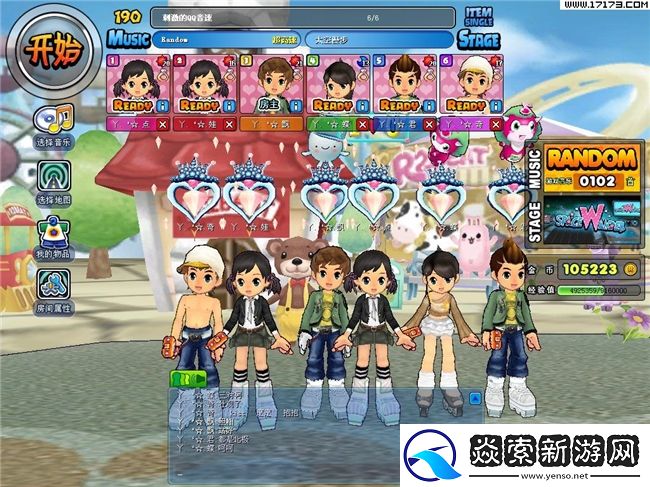The image size is (650, 487).
Task: Open the 选择音乐 music selection
Action: click(53, 123)
